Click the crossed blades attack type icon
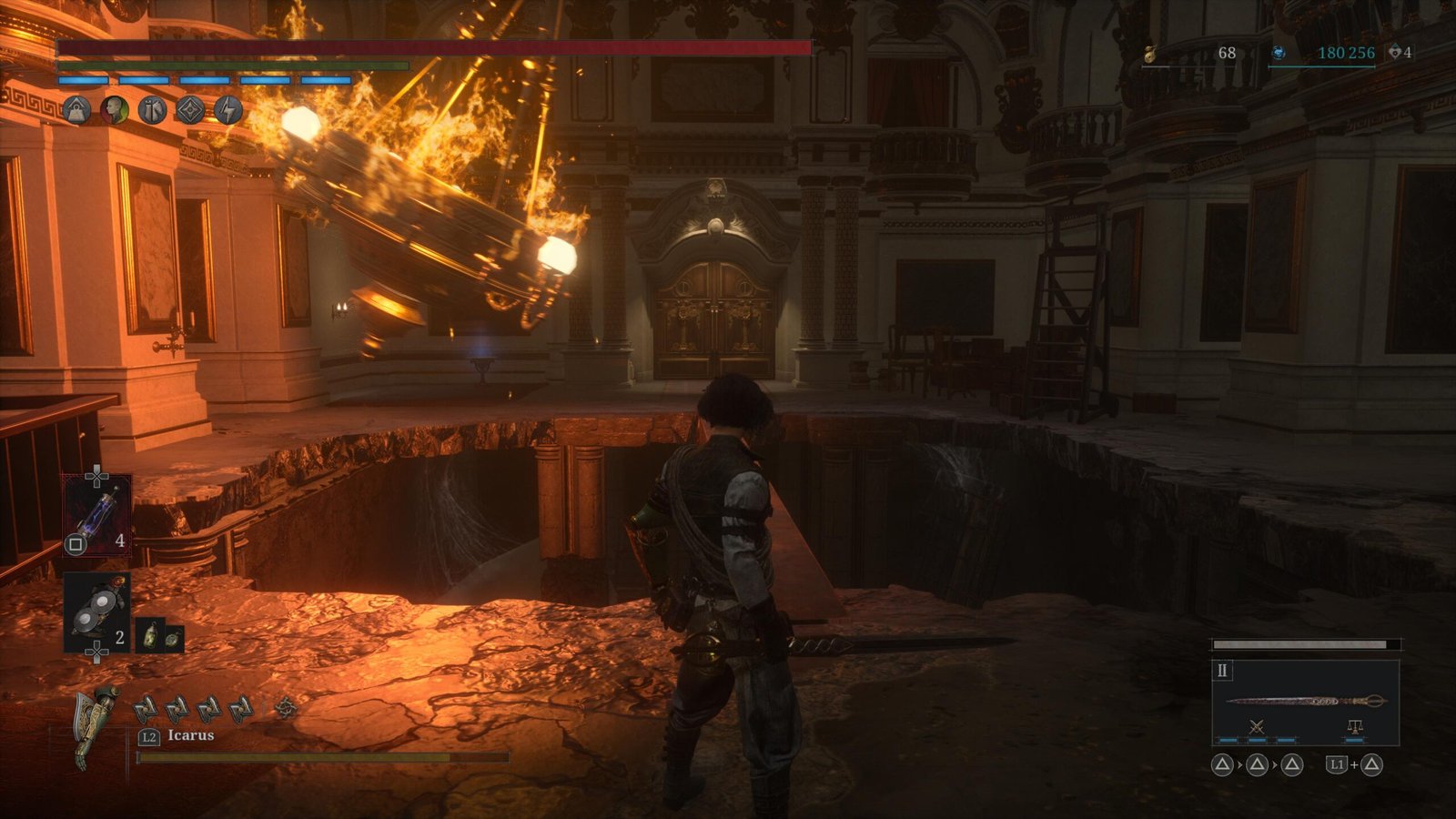This screenshot has height=819, width=1456. pyautogui.click(x=1257, y=726)
